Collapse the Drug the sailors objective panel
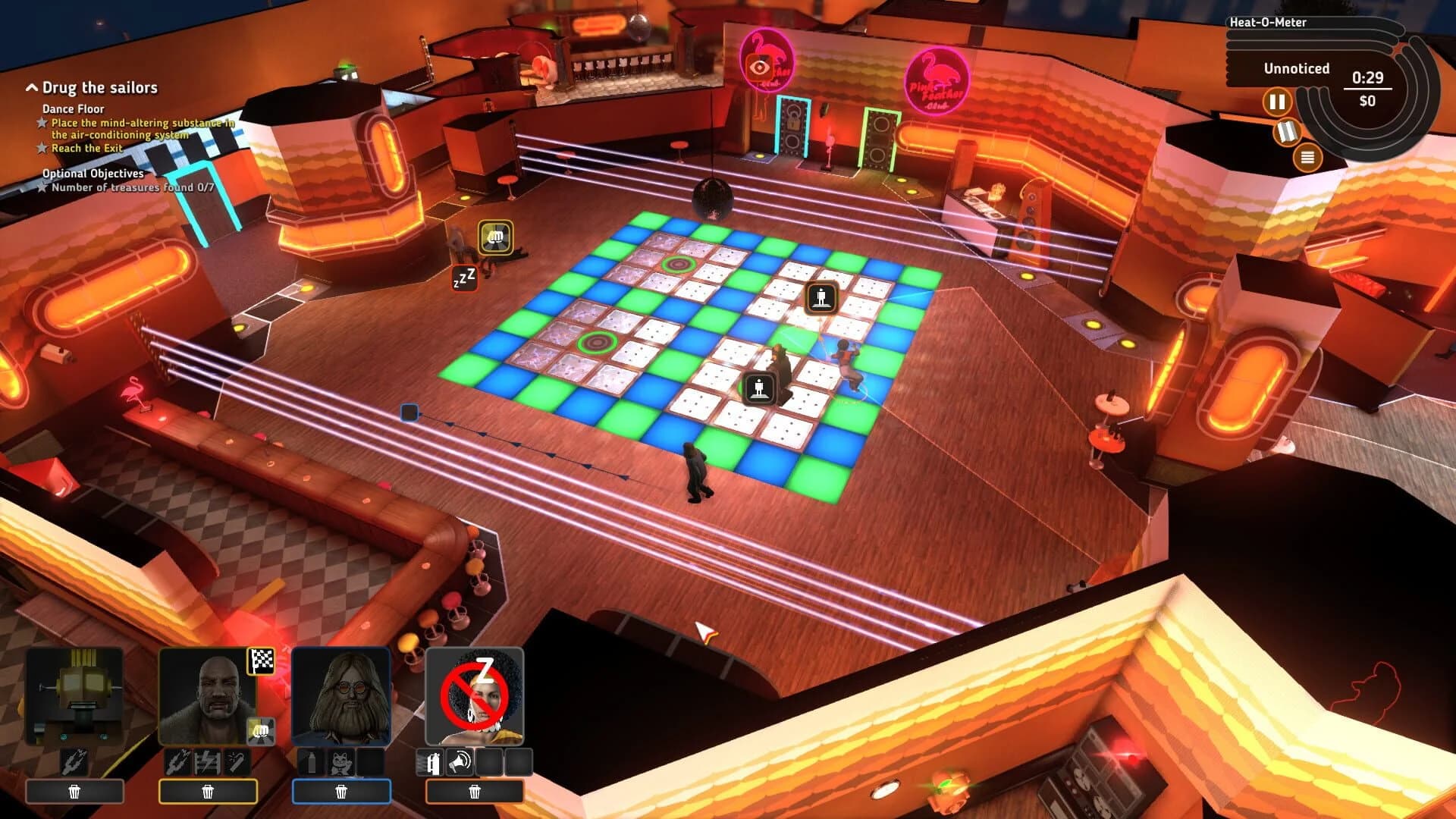Viewport: 1456px width, 819px height. tap(32, 88)
